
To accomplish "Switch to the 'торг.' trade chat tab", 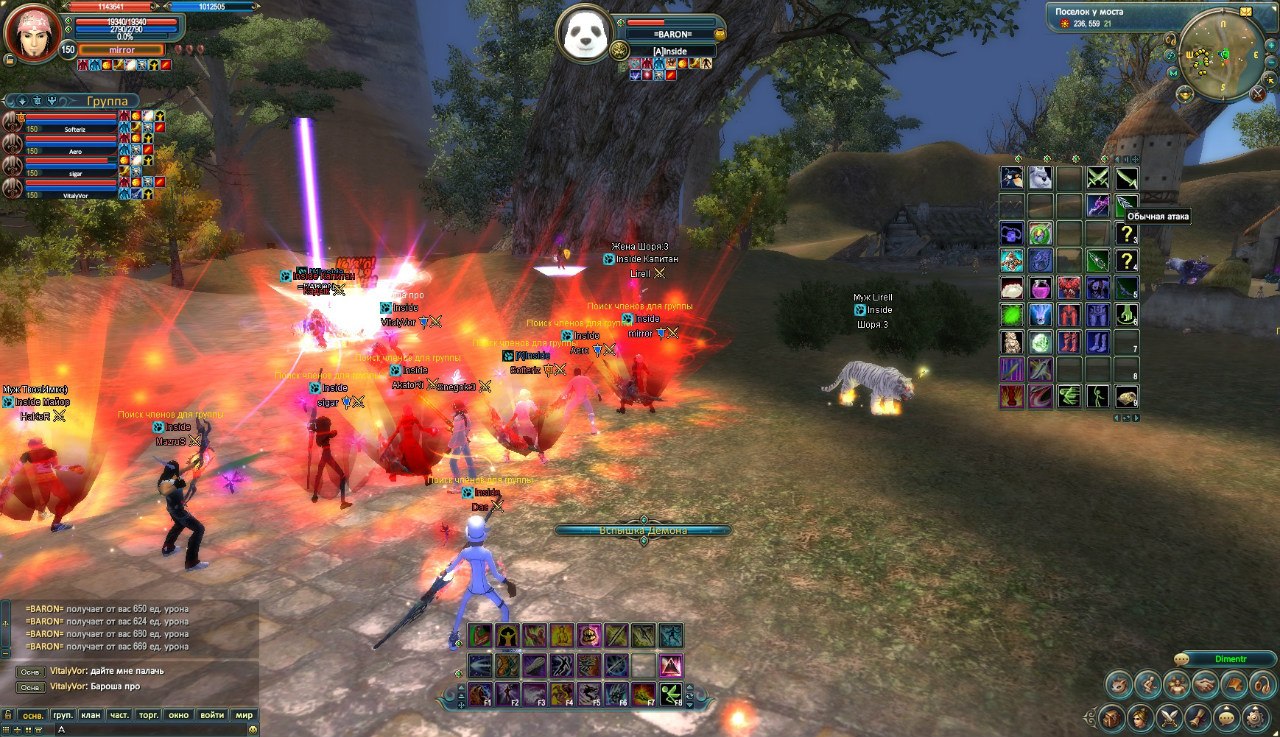I will click(x=149, y=716).
